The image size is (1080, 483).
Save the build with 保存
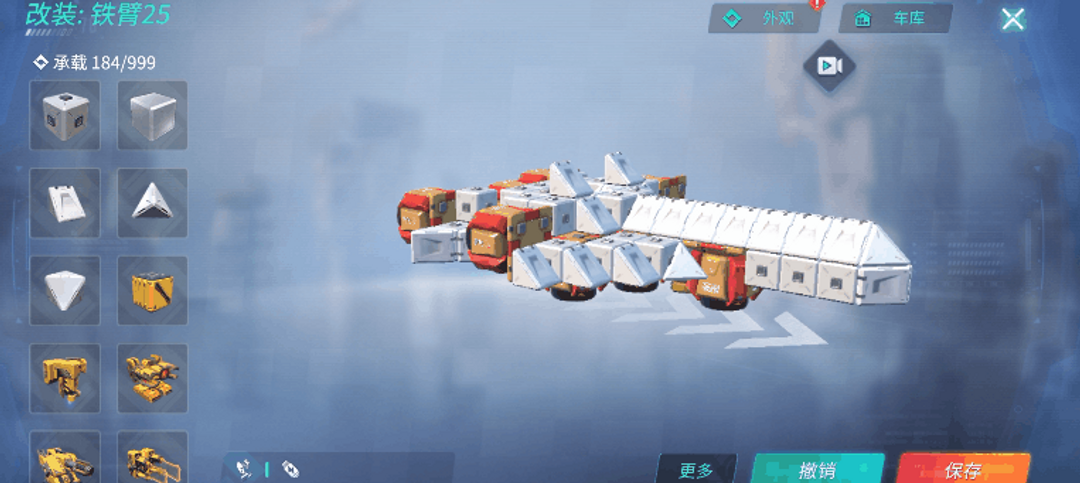[x=962, y=470]
